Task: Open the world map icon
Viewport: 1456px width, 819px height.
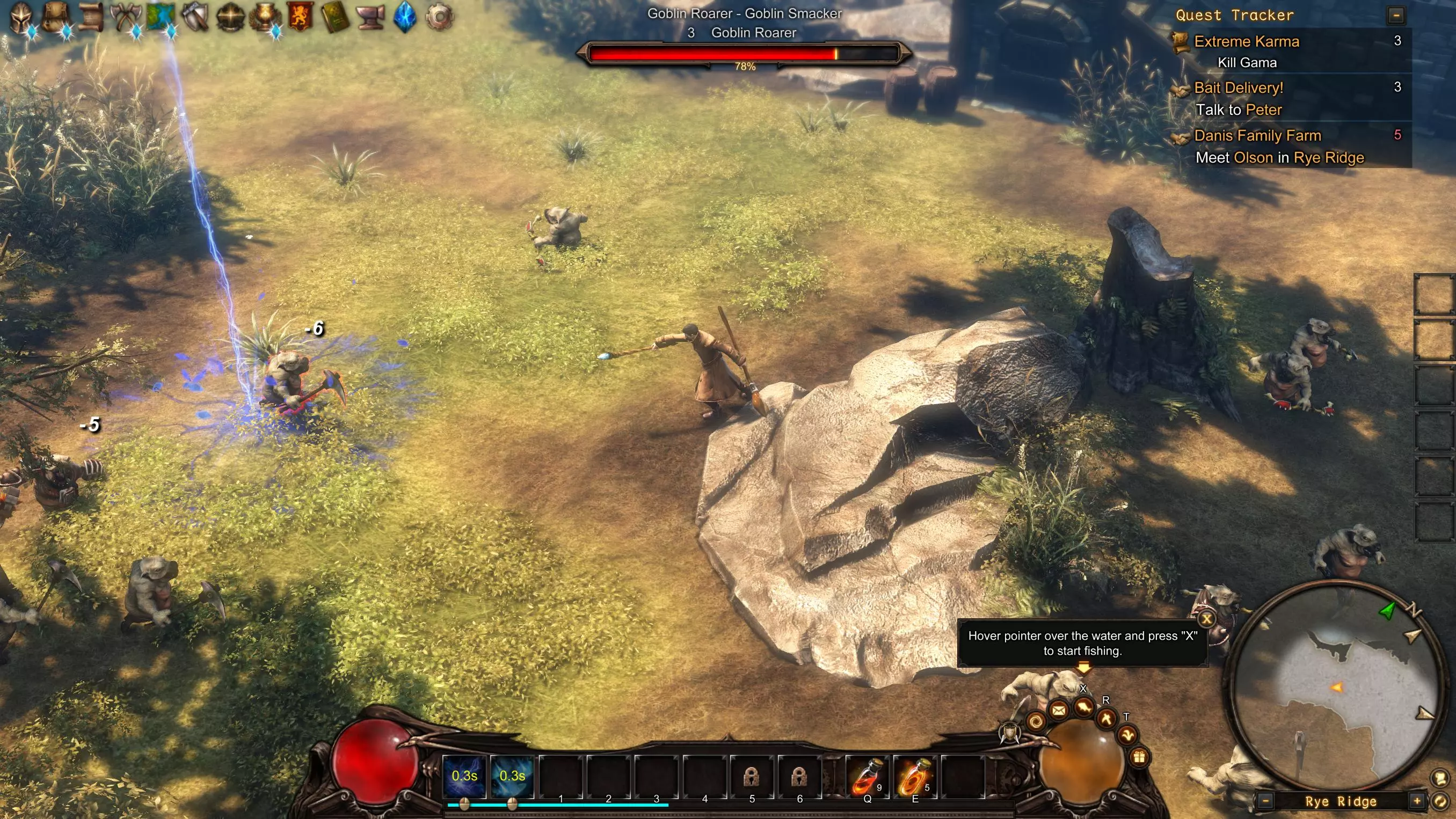Action: click(160, 17)
